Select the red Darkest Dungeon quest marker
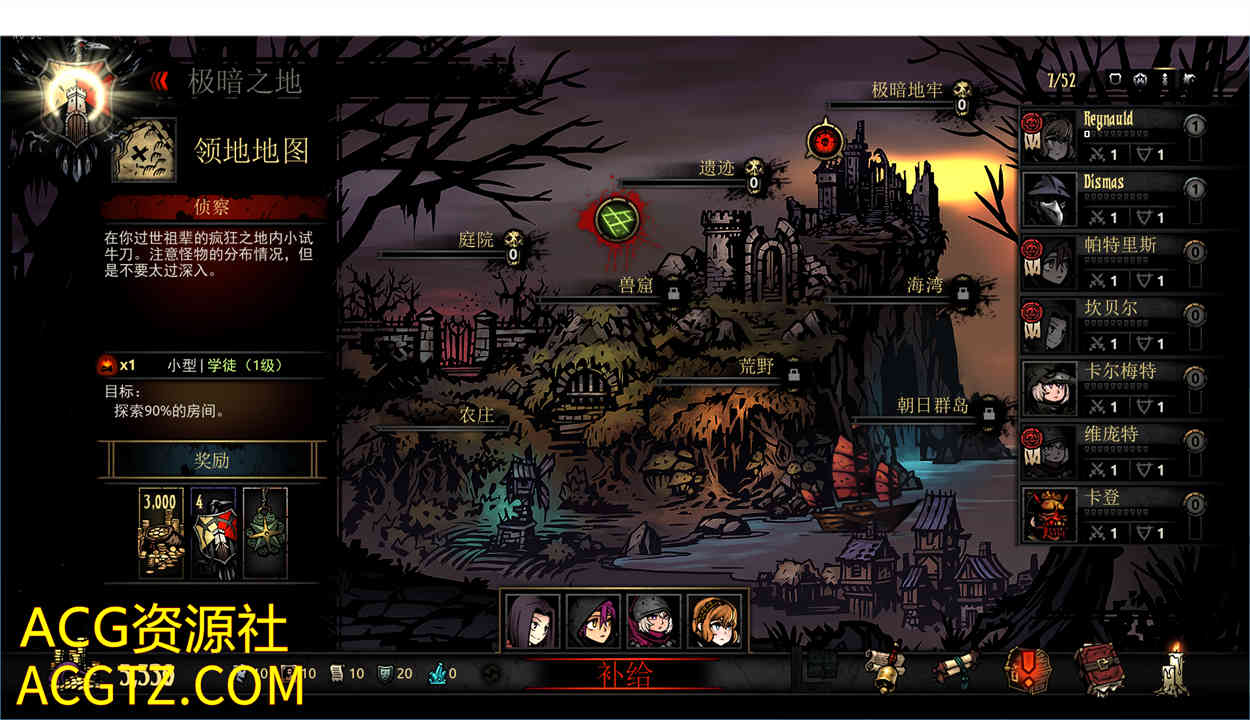This screenshot has width=1250, height=720. (x=826, y=141)
